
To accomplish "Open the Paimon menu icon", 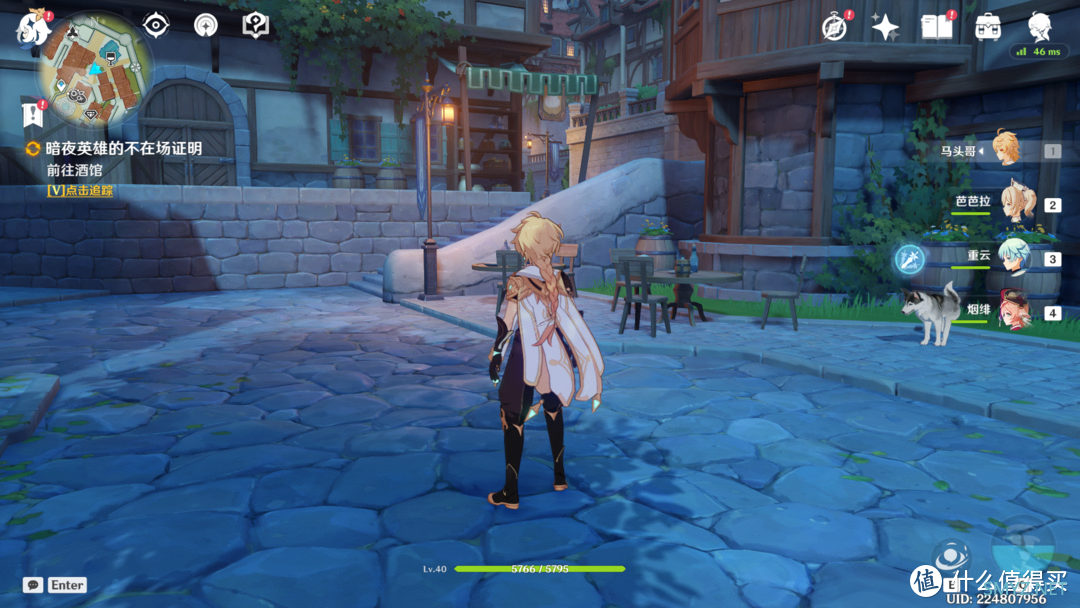I will click(28, 28).
